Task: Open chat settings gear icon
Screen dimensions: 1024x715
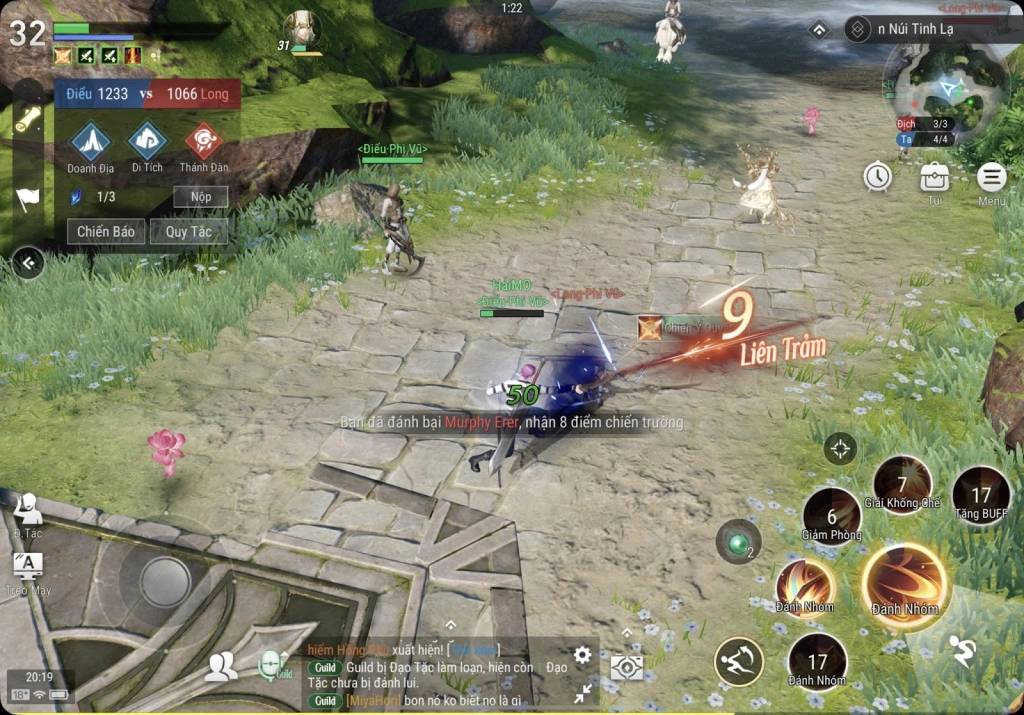Action: pyautogui.click(x=582, y=656)
